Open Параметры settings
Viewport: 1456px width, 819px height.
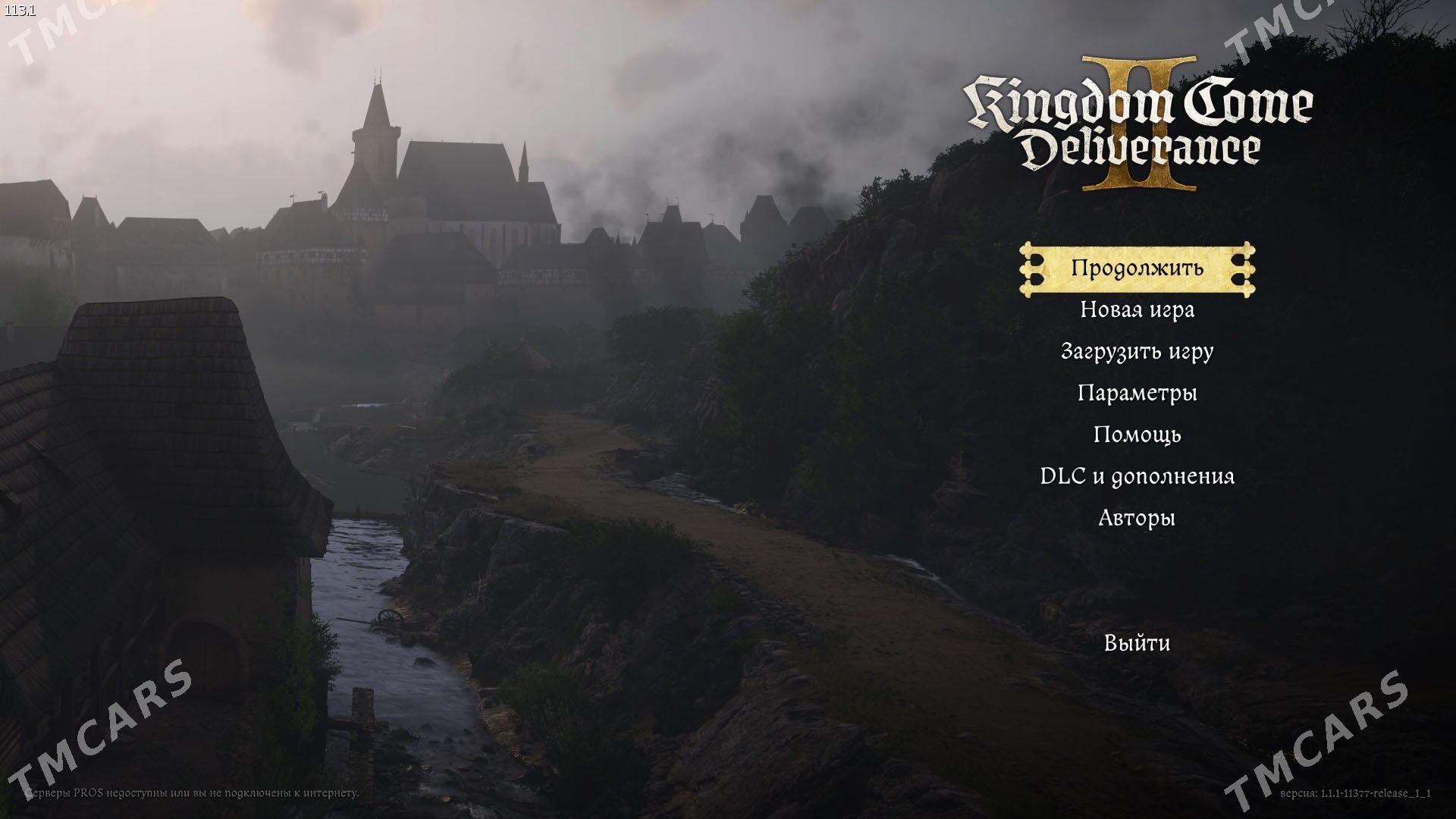(1137, 394)
